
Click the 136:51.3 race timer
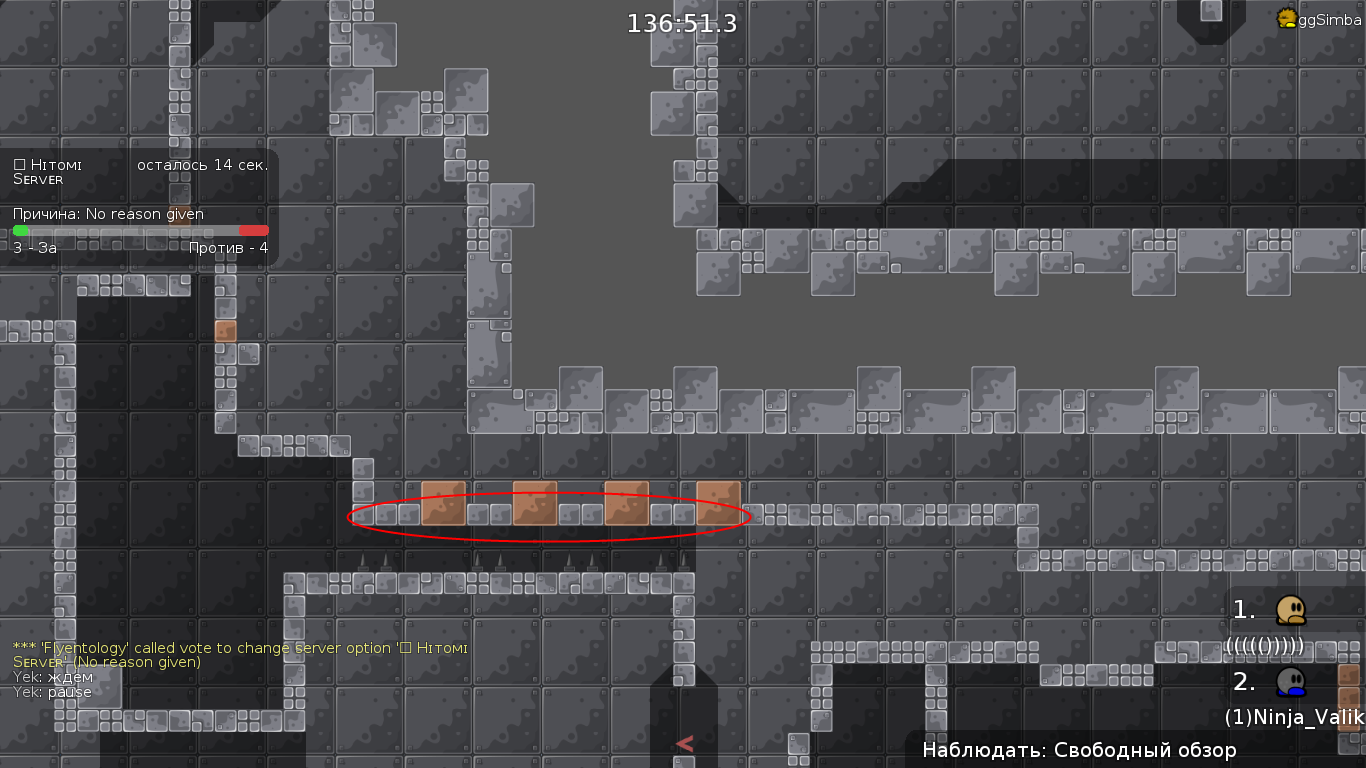point(681,23)
